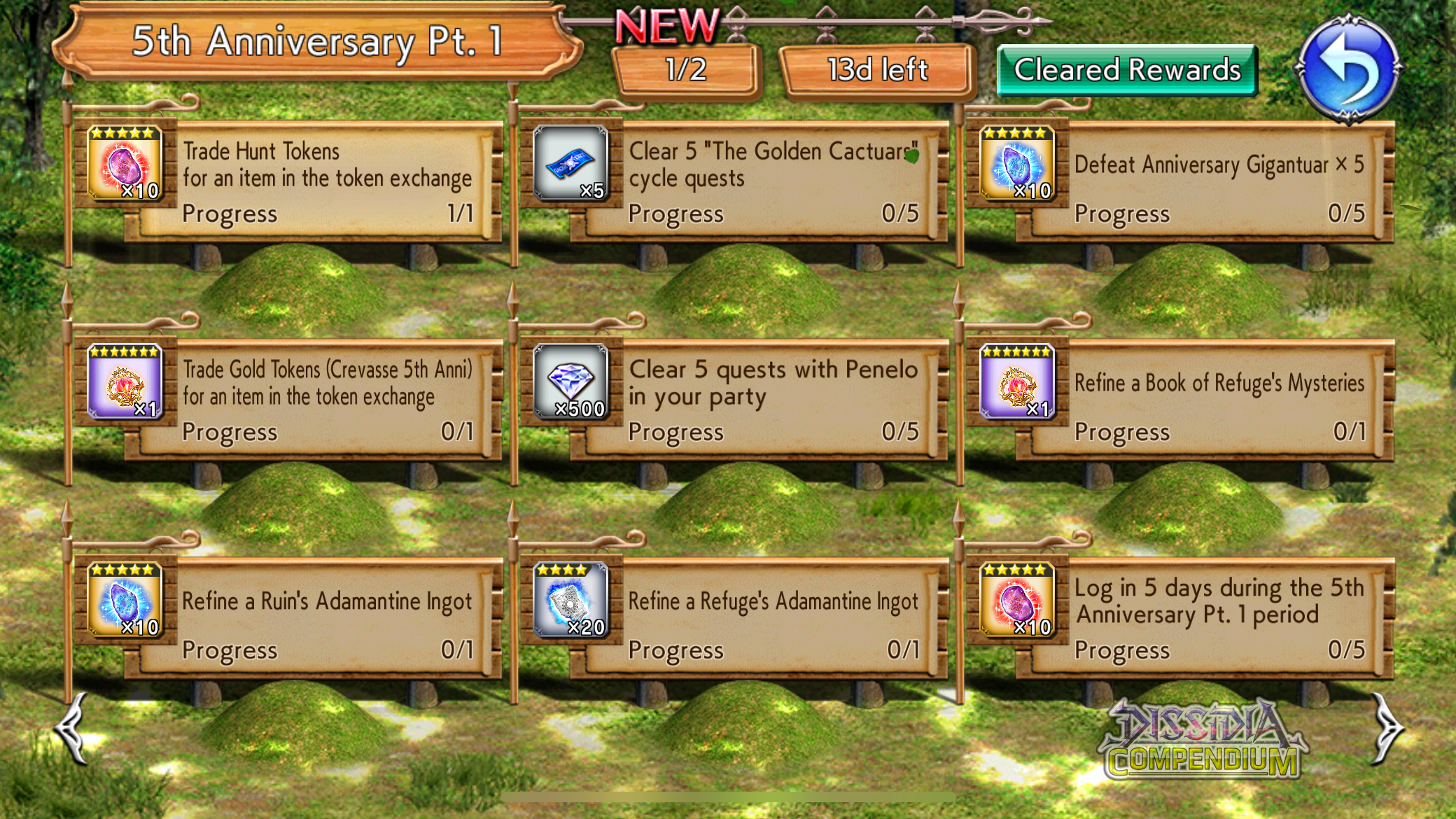Go back with the blue arrow button
The width and height of the screenshot is (1456, 819).
coord(1347,69)
